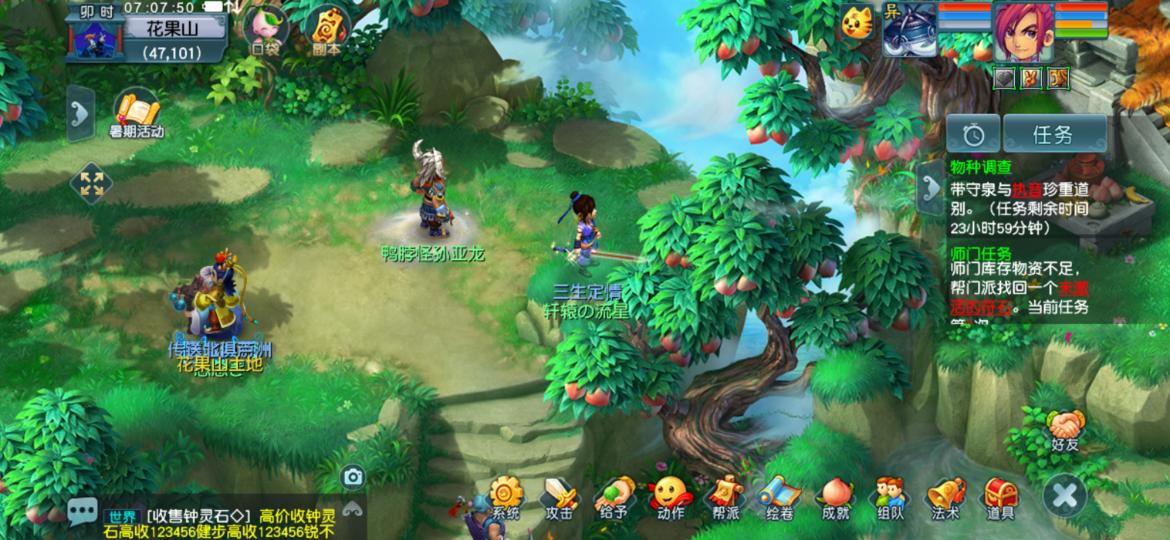Screen dimensions: 1170x540
Task: Open the 副本 dungeon menu
Action: (x=325, y=30)
